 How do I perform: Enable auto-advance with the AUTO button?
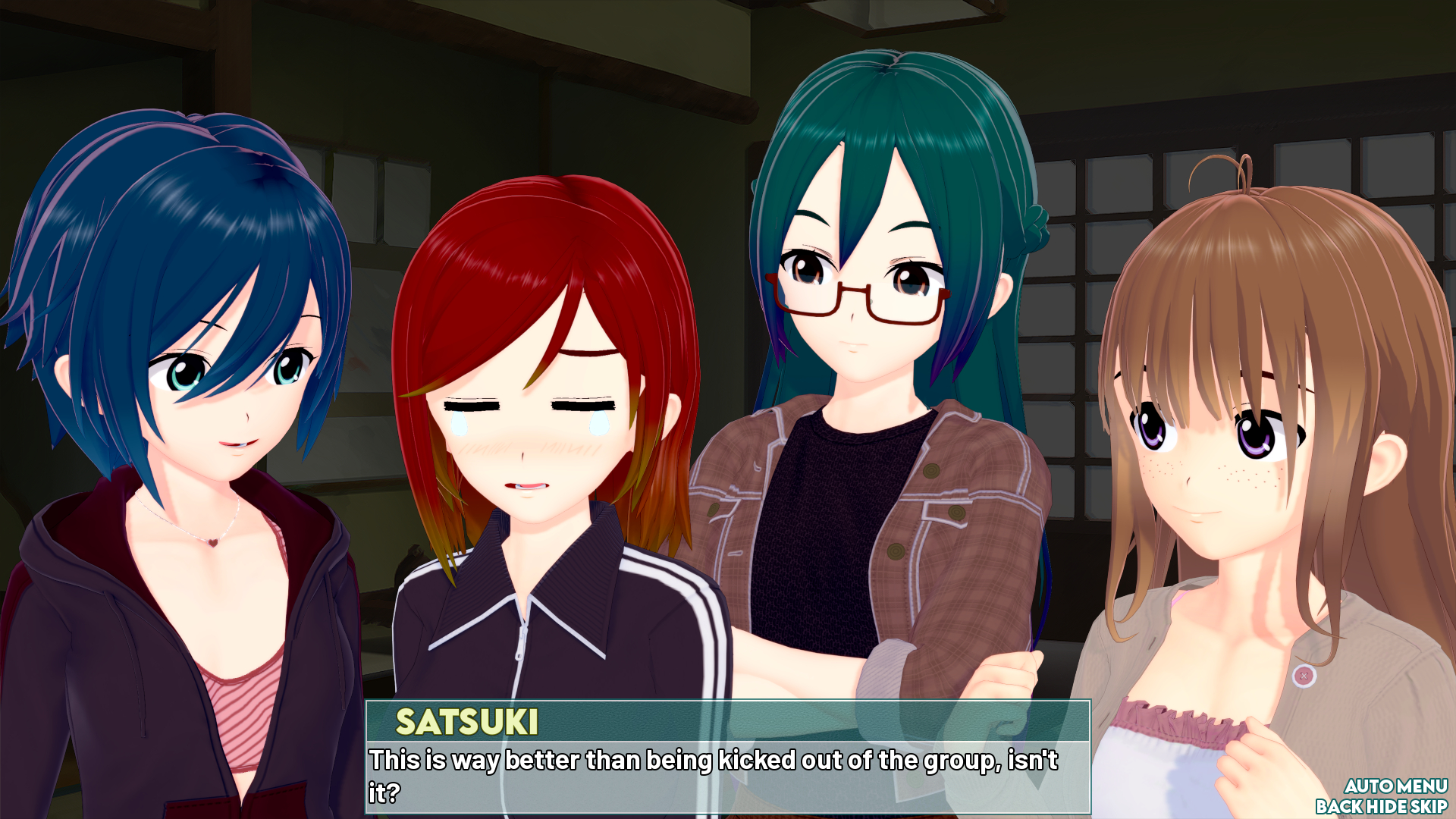(x=1370, y=786)
